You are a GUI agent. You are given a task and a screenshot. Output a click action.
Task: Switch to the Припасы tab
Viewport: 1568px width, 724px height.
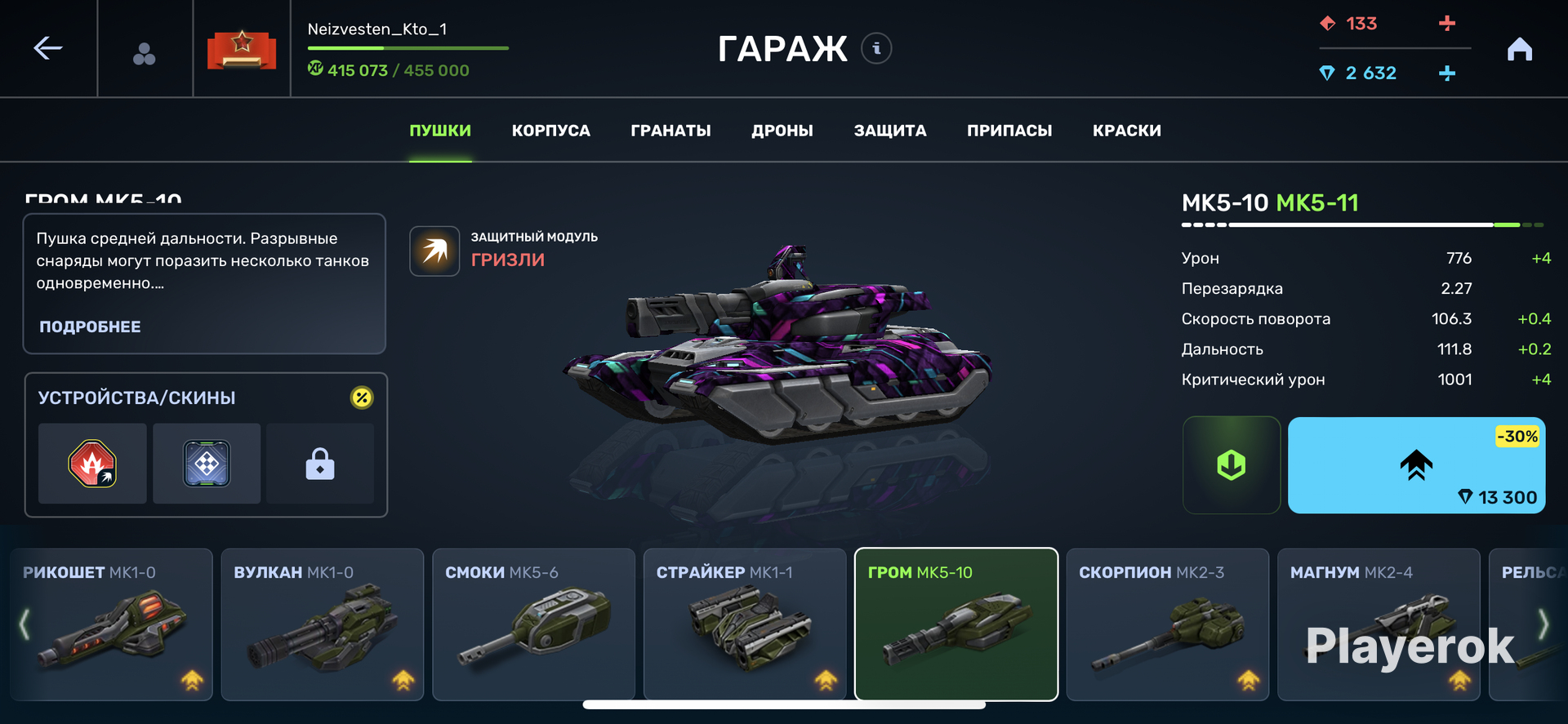1009,131
